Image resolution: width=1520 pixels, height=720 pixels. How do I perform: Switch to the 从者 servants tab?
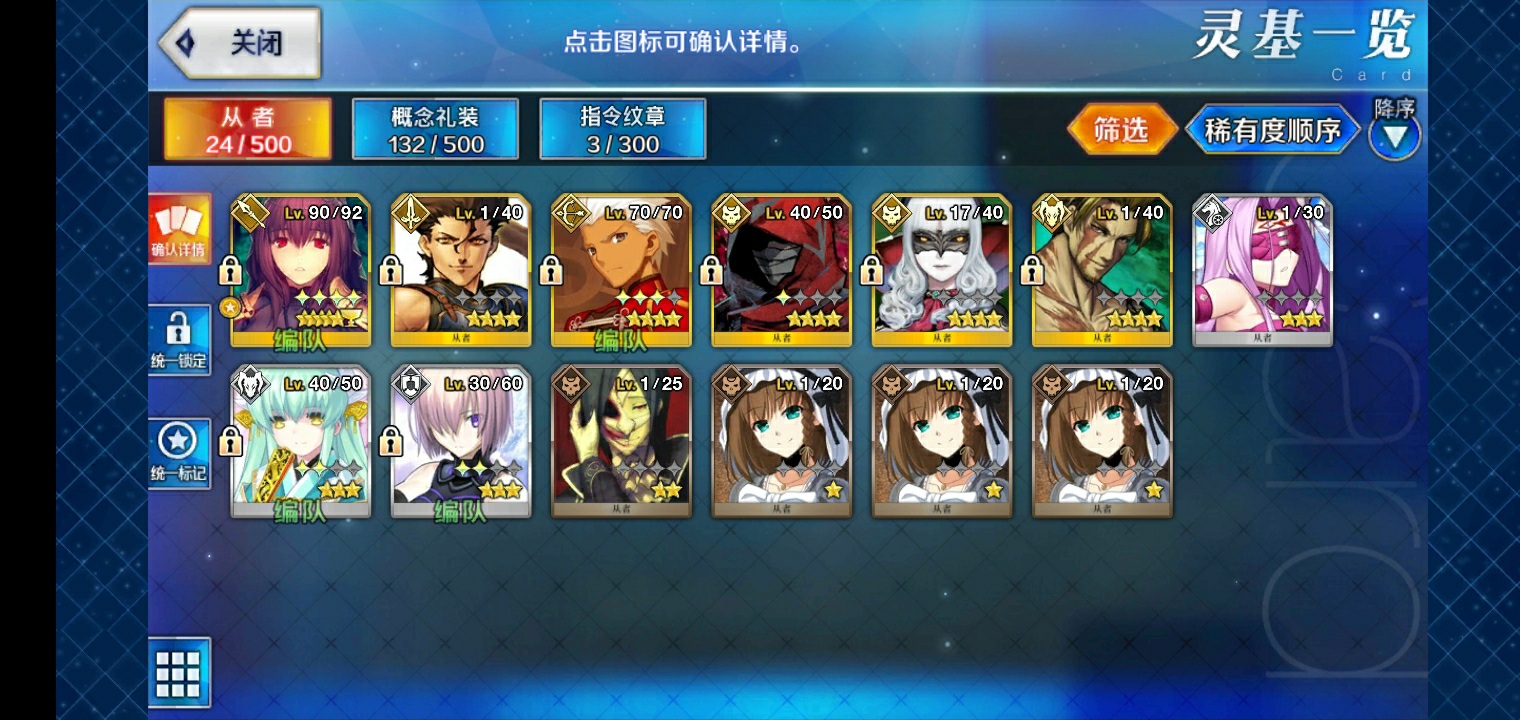(x=248, y=129)
